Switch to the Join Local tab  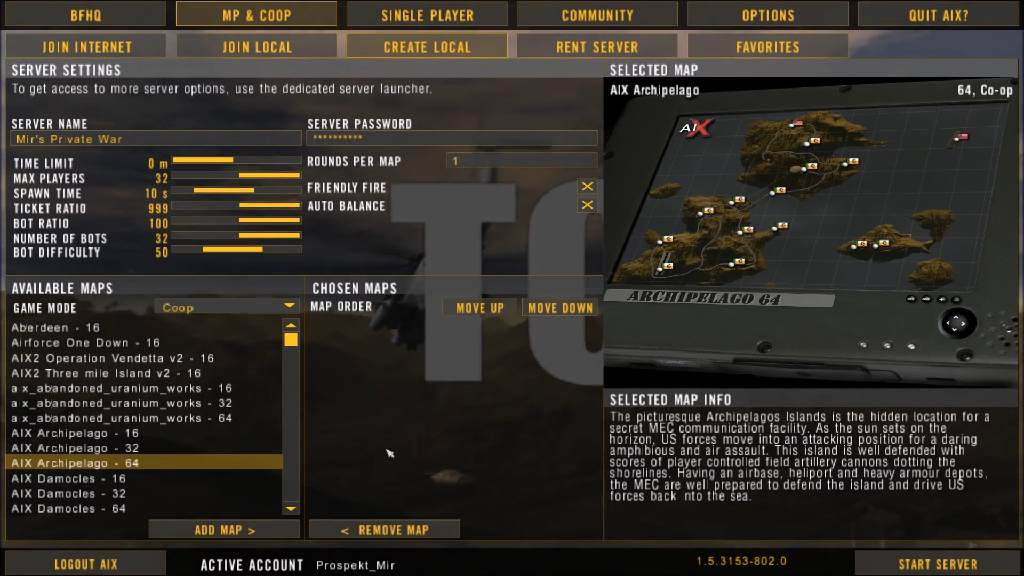click(257, 47)
